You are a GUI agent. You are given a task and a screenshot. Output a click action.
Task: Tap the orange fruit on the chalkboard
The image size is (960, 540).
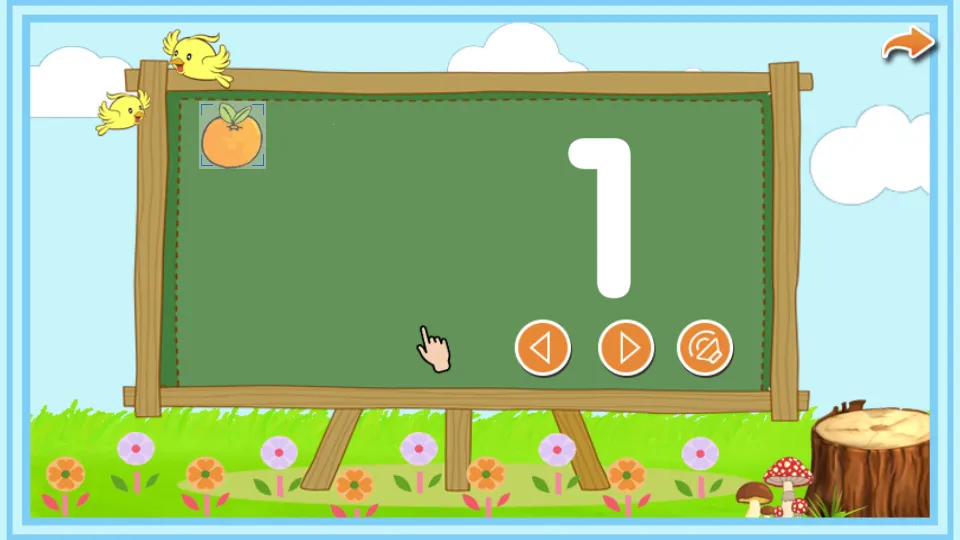point(232,136)
